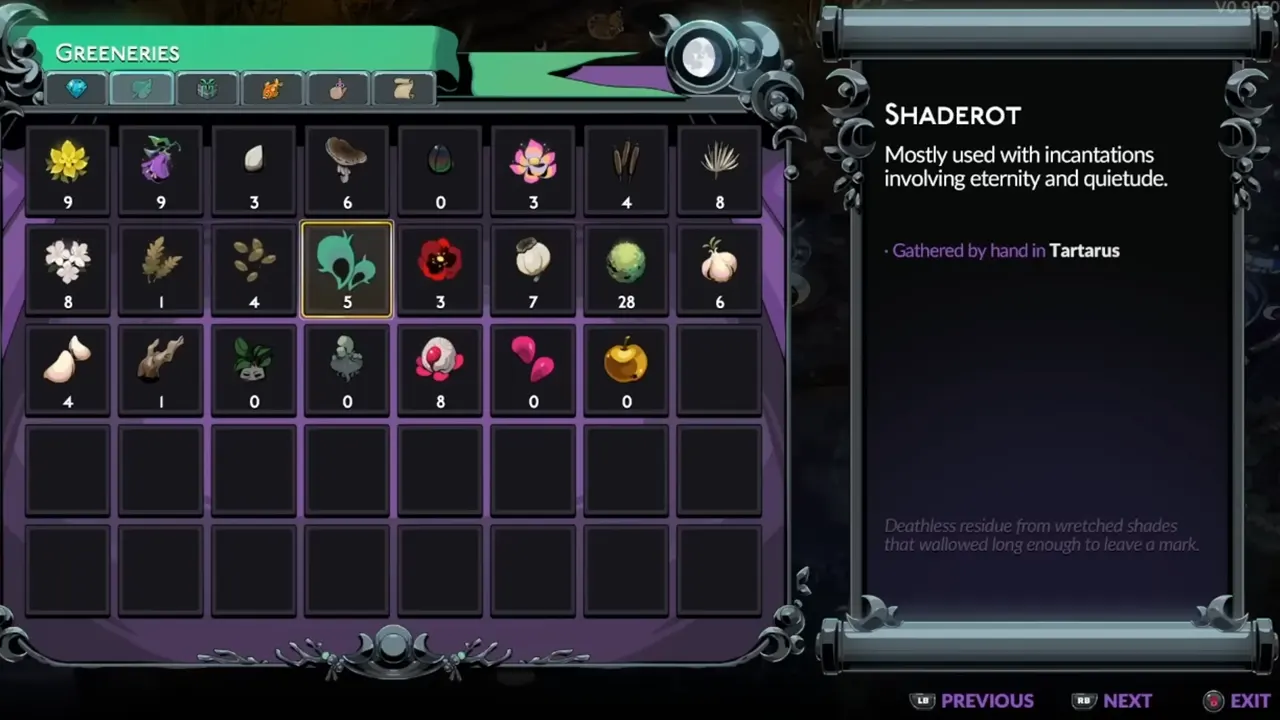
Task: Switch to the Greeneries leaf tab
Action: click(142, 89)
